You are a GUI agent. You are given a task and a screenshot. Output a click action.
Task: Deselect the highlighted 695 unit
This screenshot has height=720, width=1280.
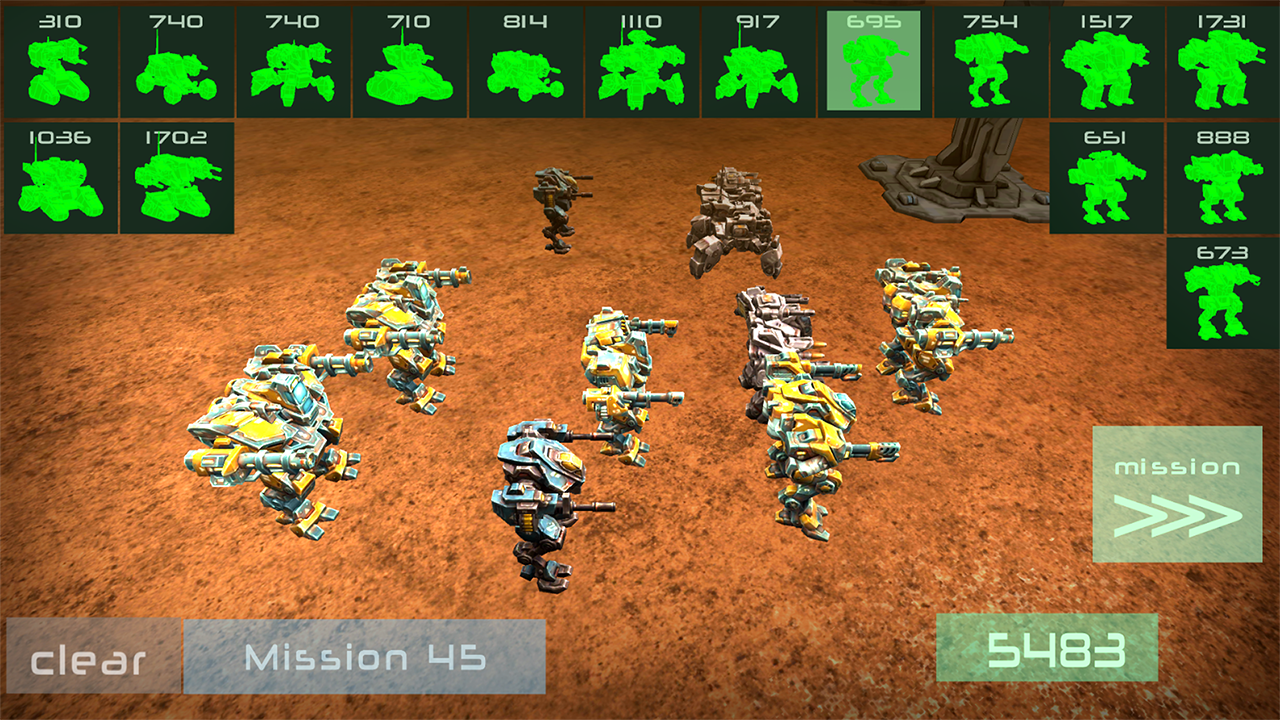tap(874, 62)
